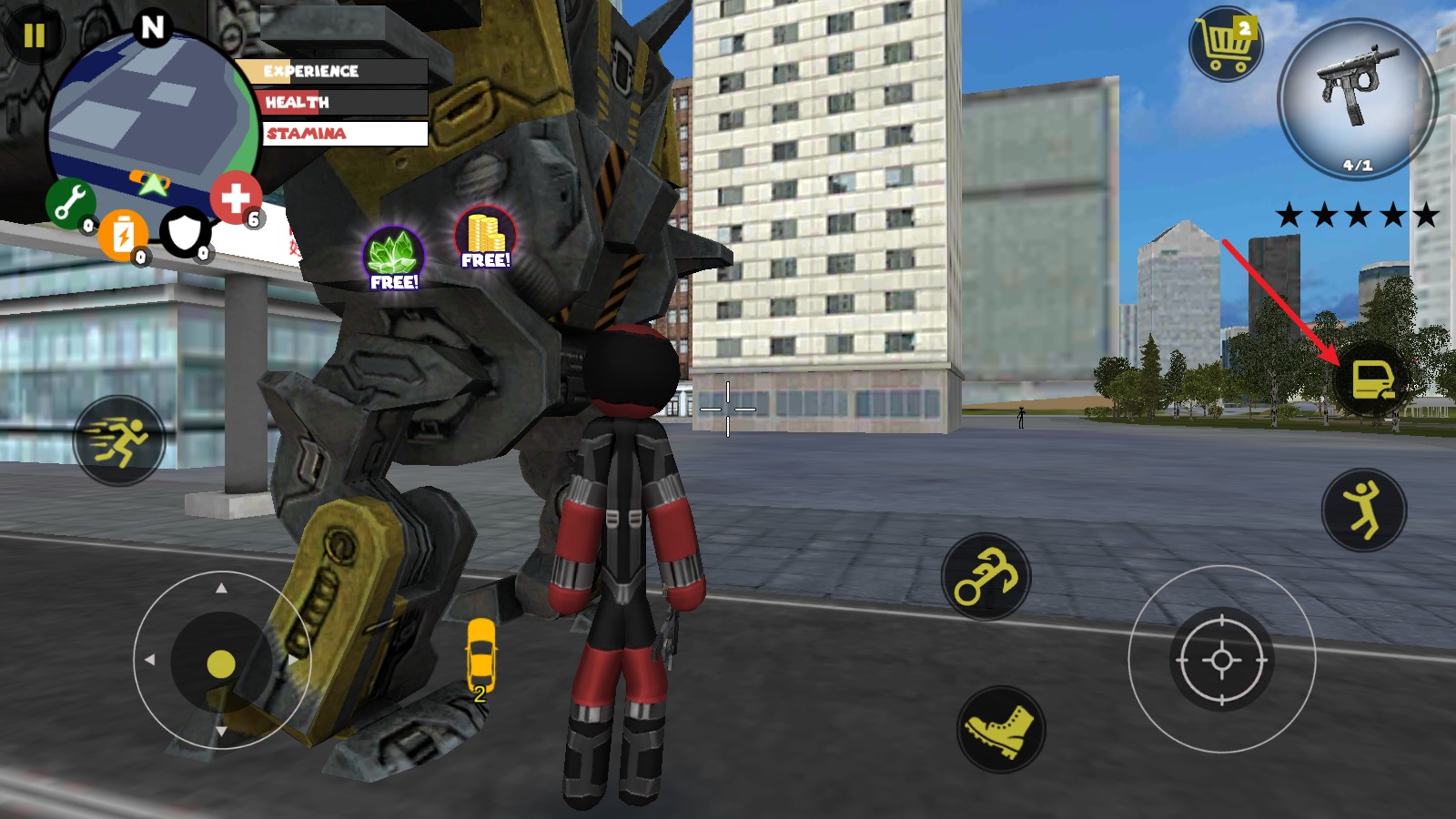
Task: Claim the free gold coins
Action: [x=485, y=238]
